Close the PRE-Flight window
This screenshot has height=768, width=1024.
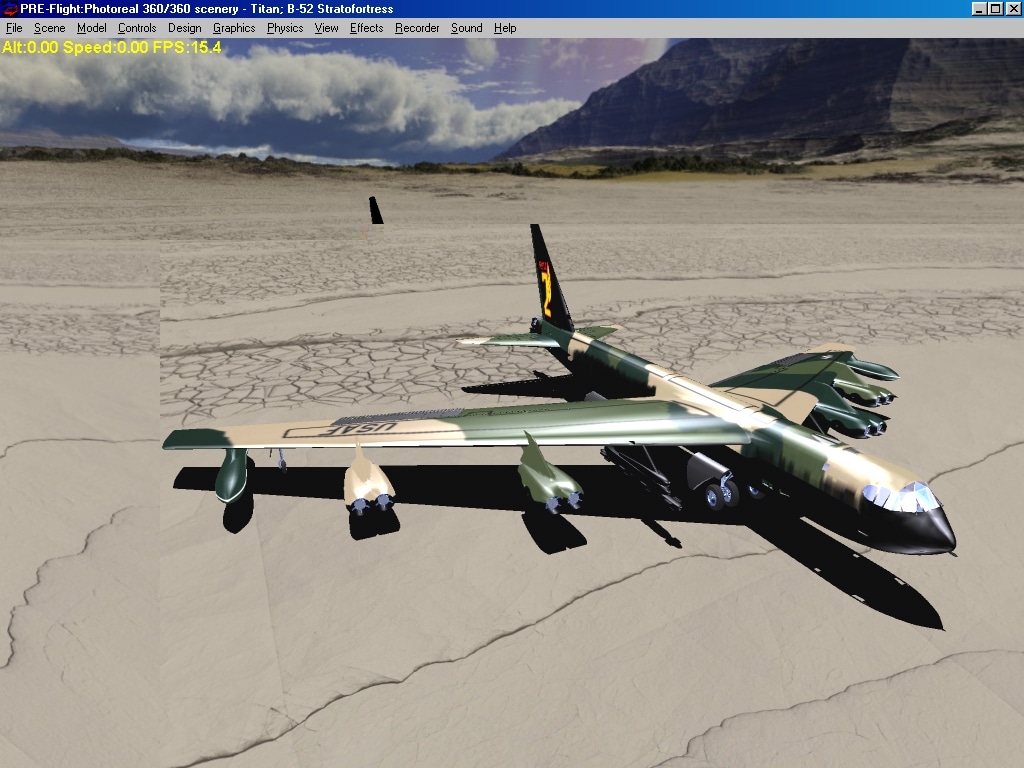[x=1013, y=9]
